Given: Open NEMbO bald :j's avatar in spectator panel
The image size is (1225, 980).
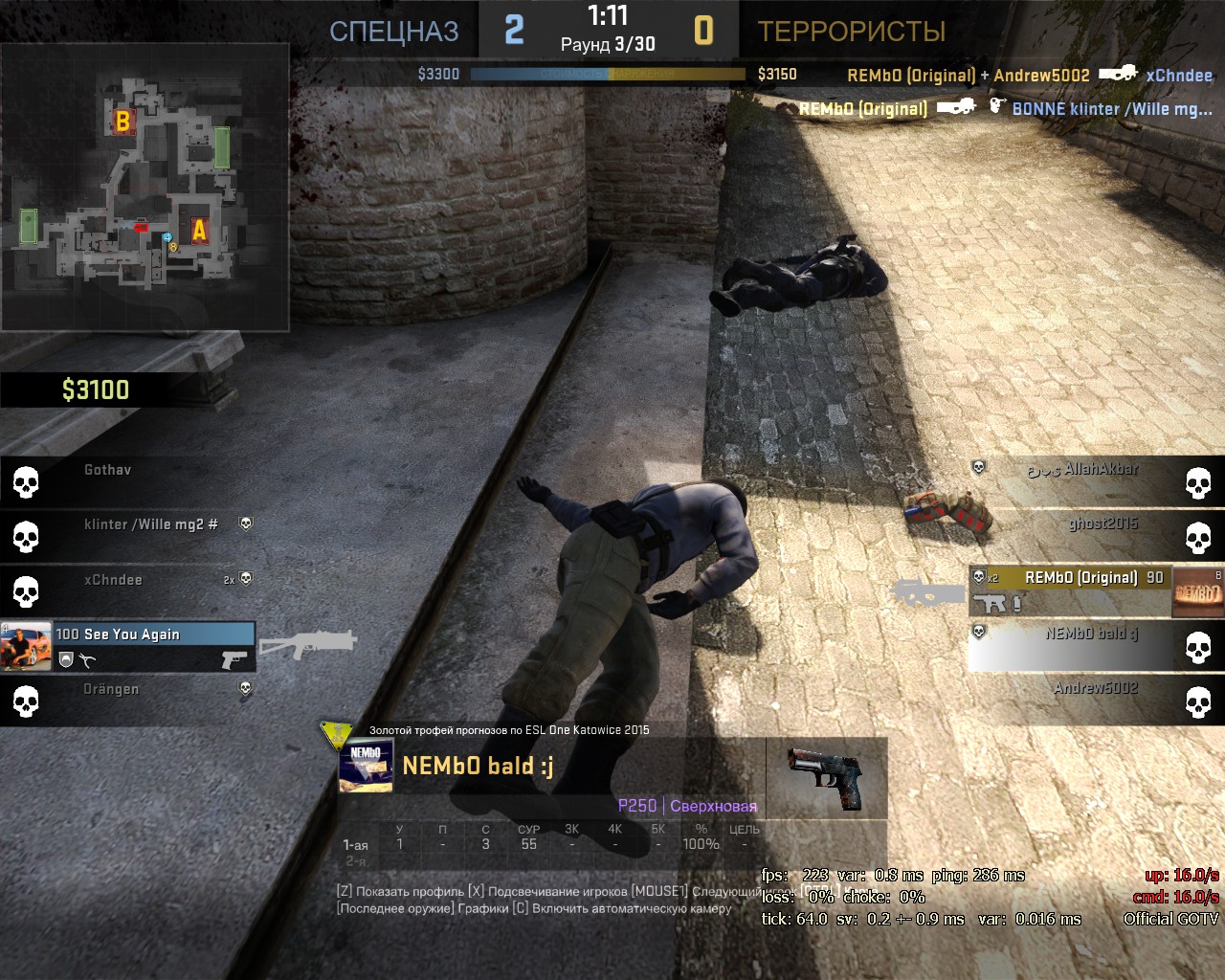Looking at the screenshot, I should 366,767.
